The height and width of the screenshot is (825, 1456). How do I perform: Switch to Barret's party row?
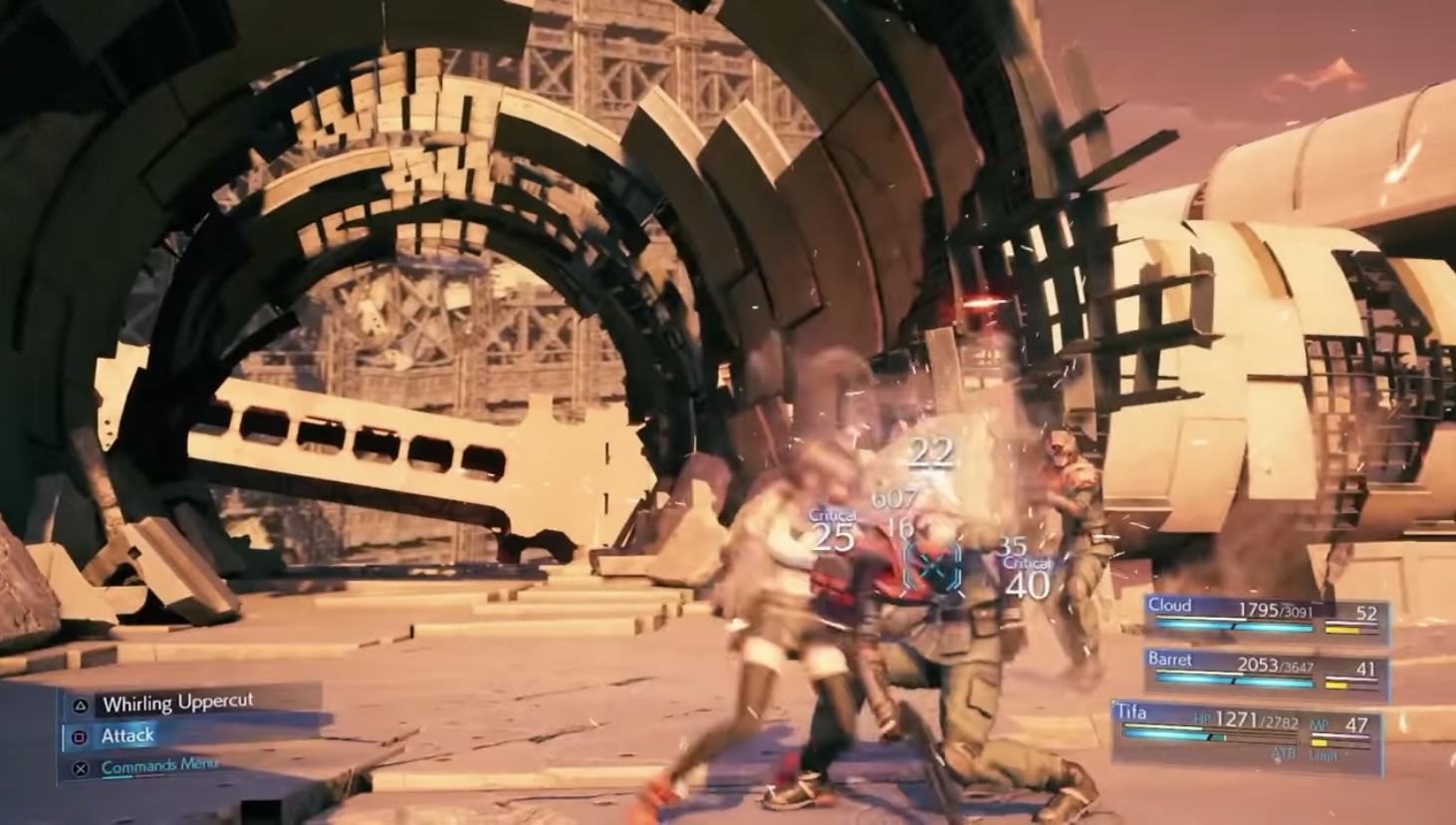(x=1265, y=671)
